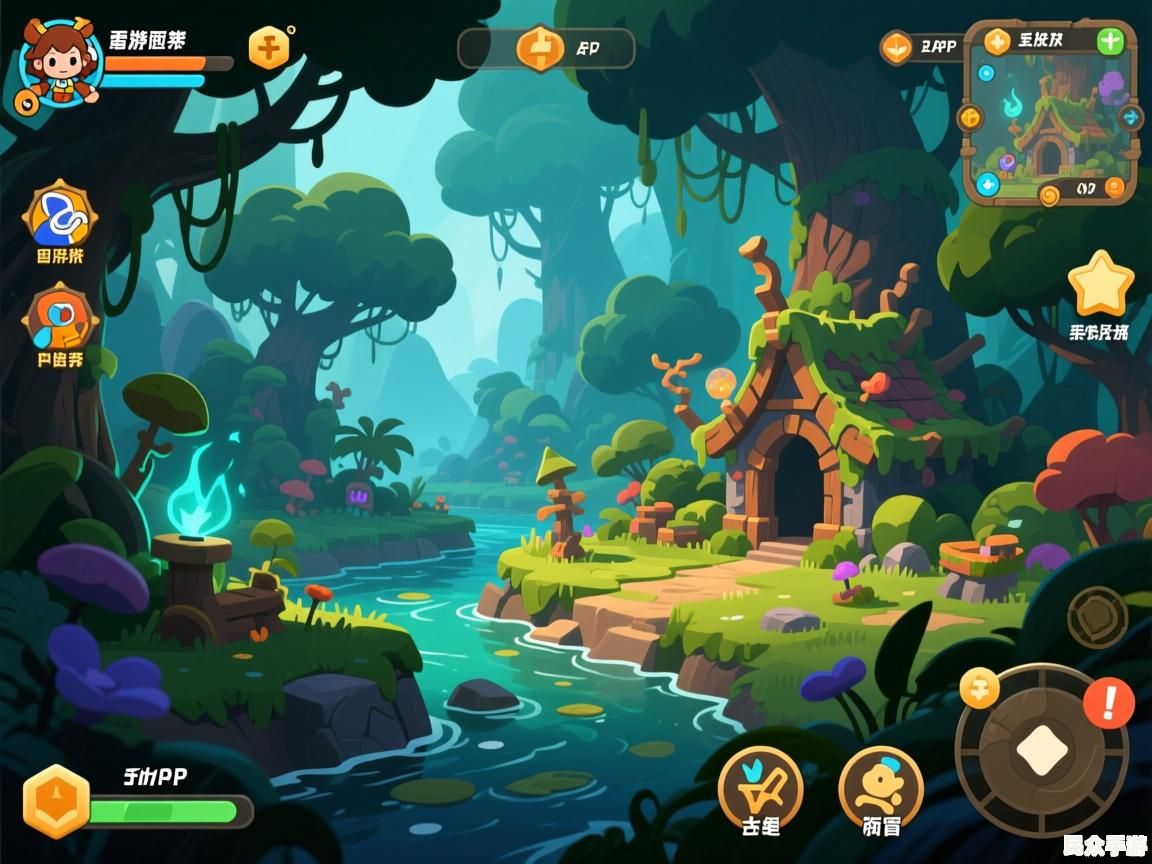Open the yellow star menu
Image resolution: width=1152 pixels, height=864 pixels.
click(1100, 285)
